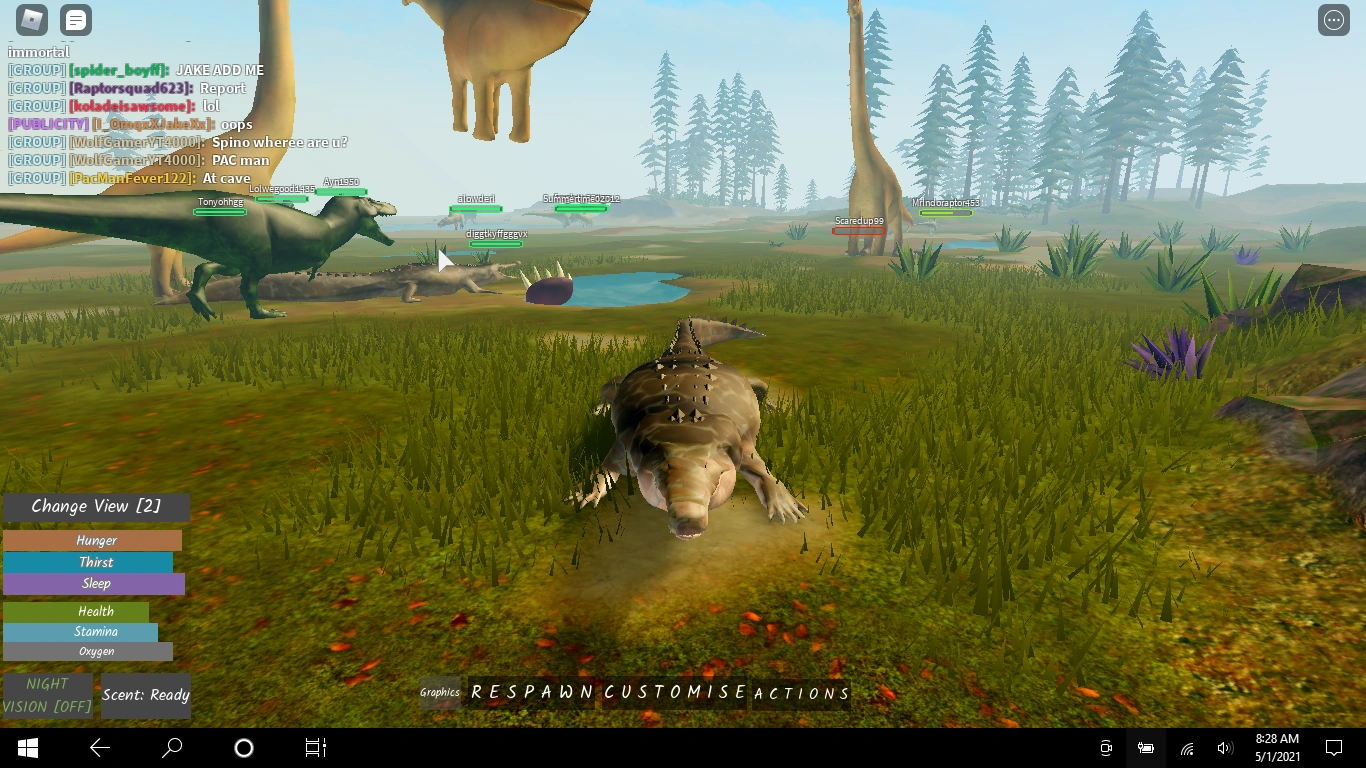Viewport: 1366px width, 768px height.
Task: Cycle camera with Change View [2]
Action: point(95,507)
